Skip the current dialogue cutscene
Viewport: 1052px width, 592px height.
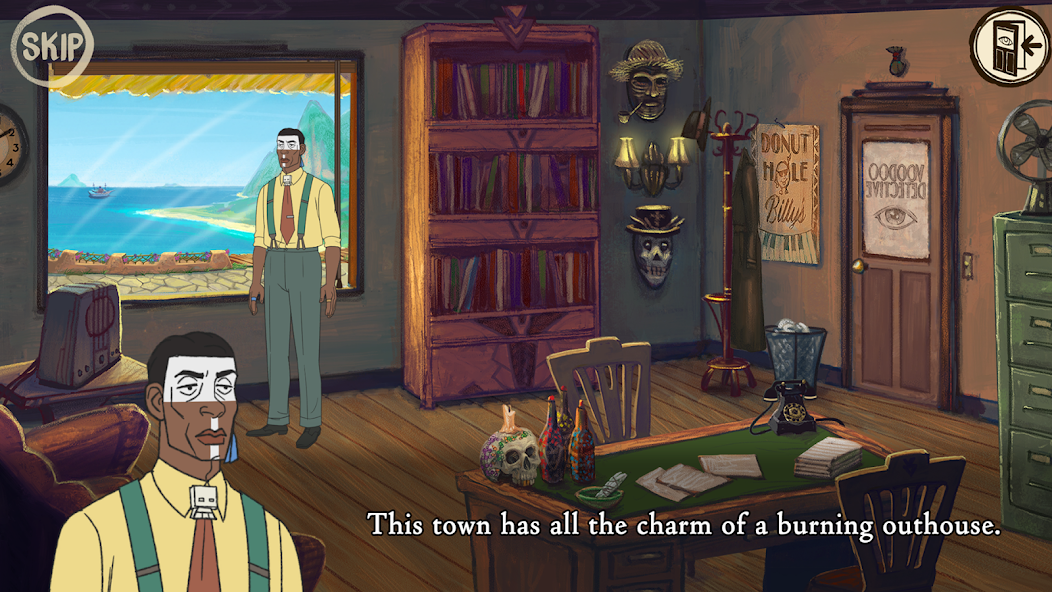[x=51, y=46]
